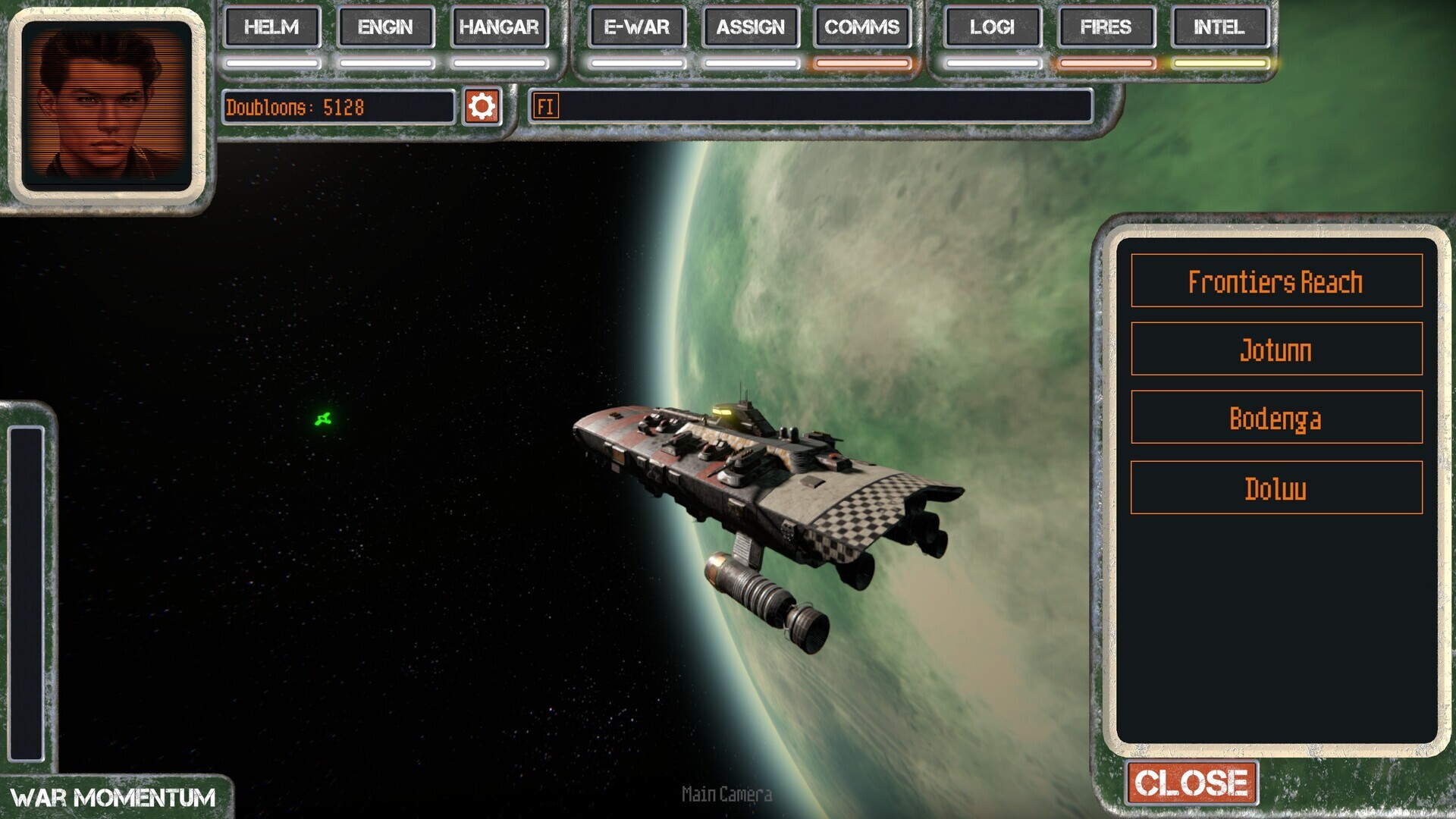Open the LOGI menu
1456x819 pixels.
pyautogui.click(x=992, y=27)
